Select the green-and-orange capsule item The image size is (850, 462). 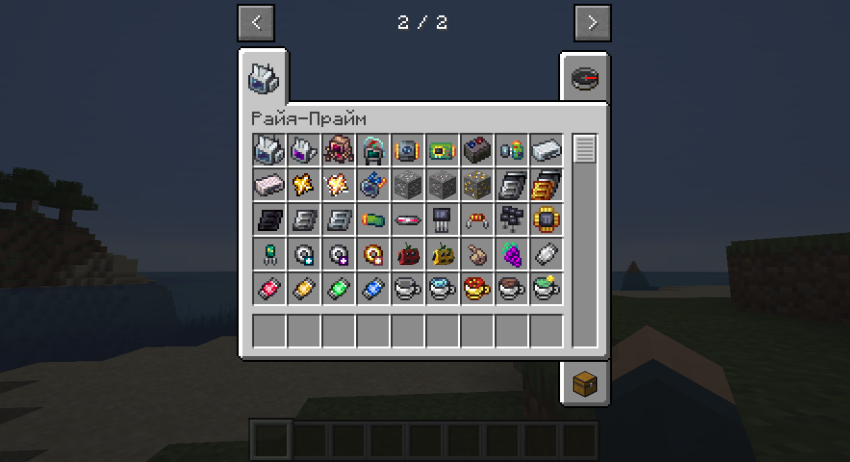click(373, 220)
